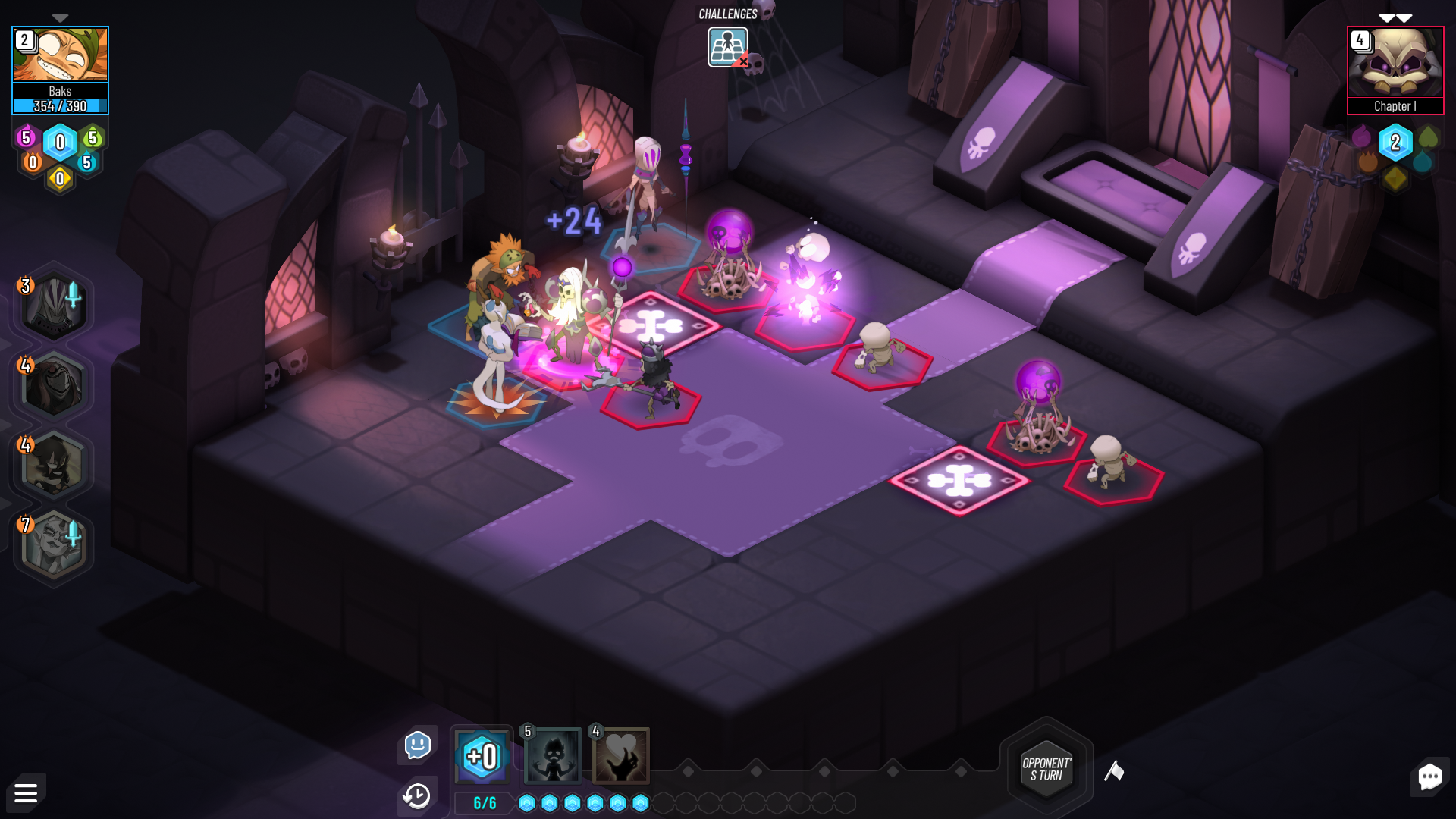This screenshot has height=819, width=1456.
Task: Select the enemy boss portrait labeled Chapter I
Action: (x=1395, y=68)
